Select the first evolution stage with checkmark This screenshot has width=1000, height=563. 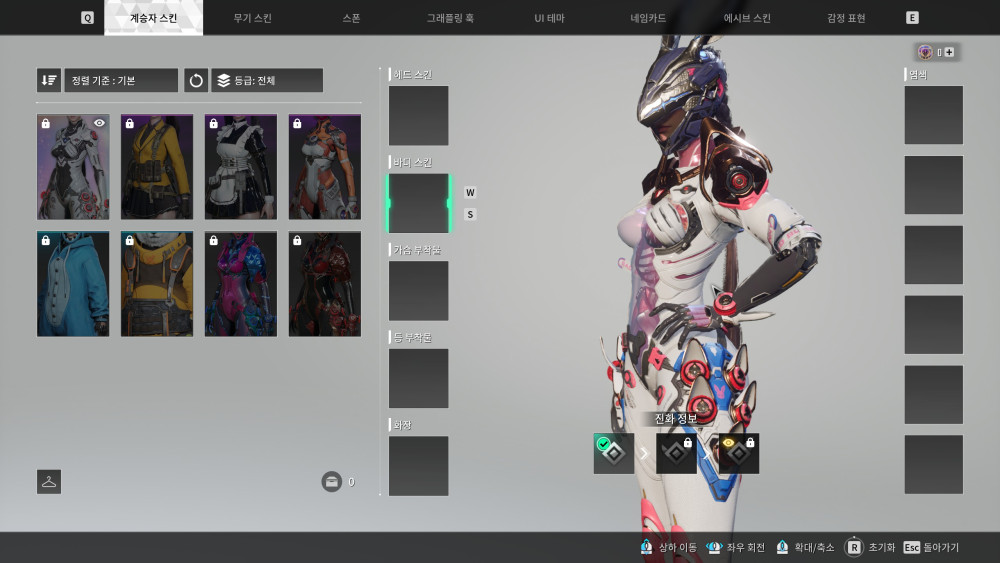pyautogui.click(x=614, y=454)
